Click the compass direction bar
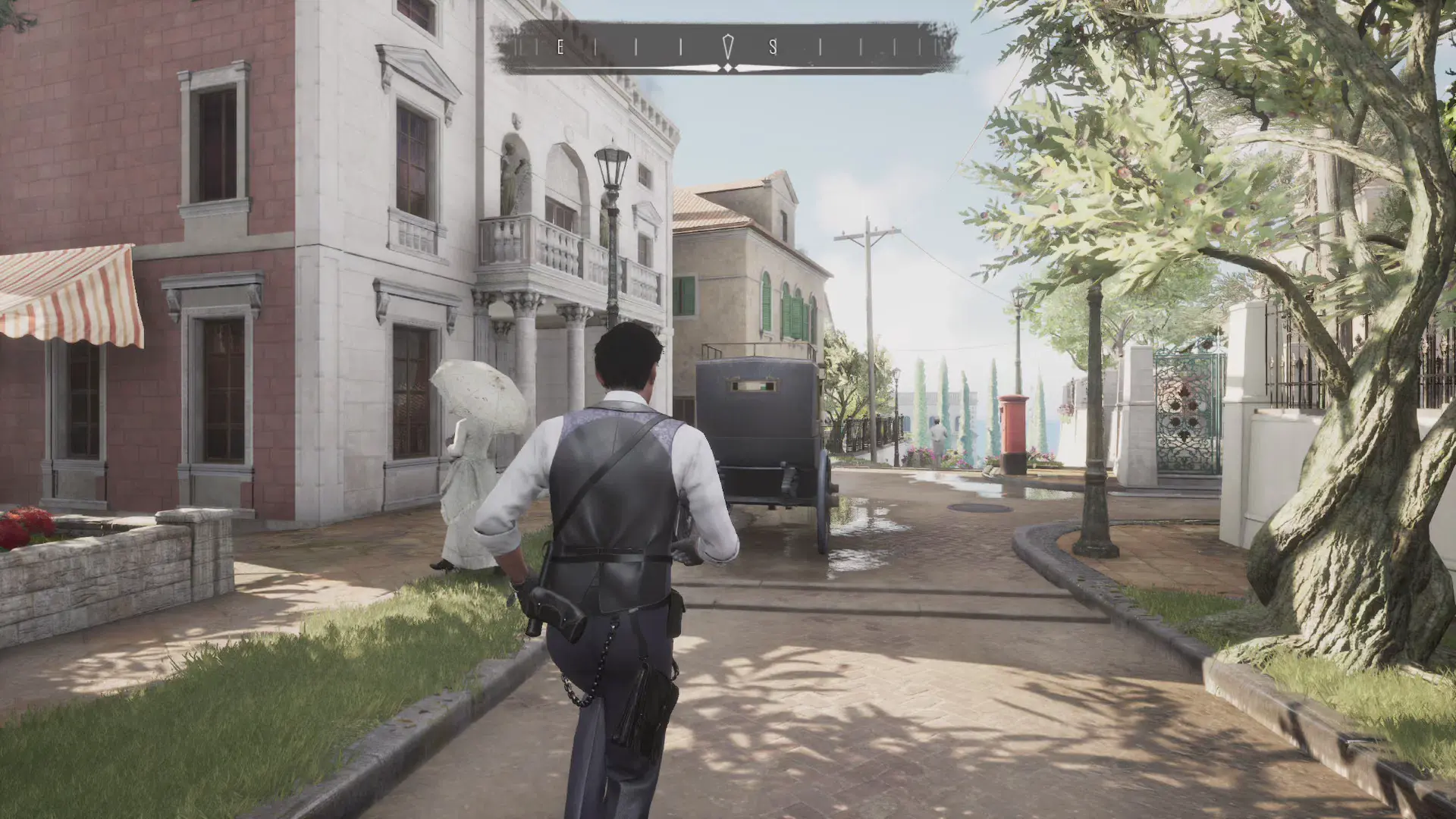This screenshot has width=1456, height=819. [726, 49]
